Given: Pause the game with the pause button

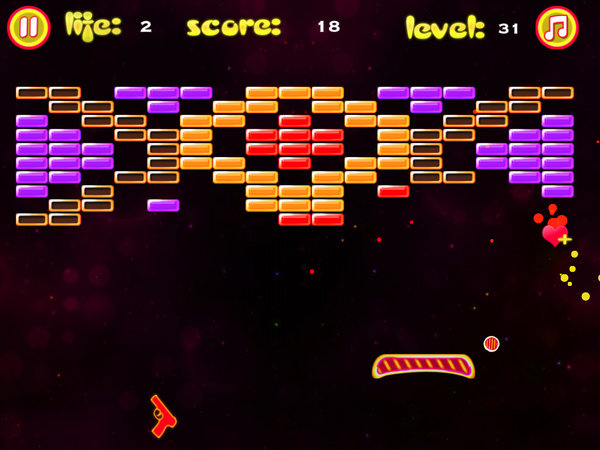Looking at the screenshot, I should click(x=28, y=28).
